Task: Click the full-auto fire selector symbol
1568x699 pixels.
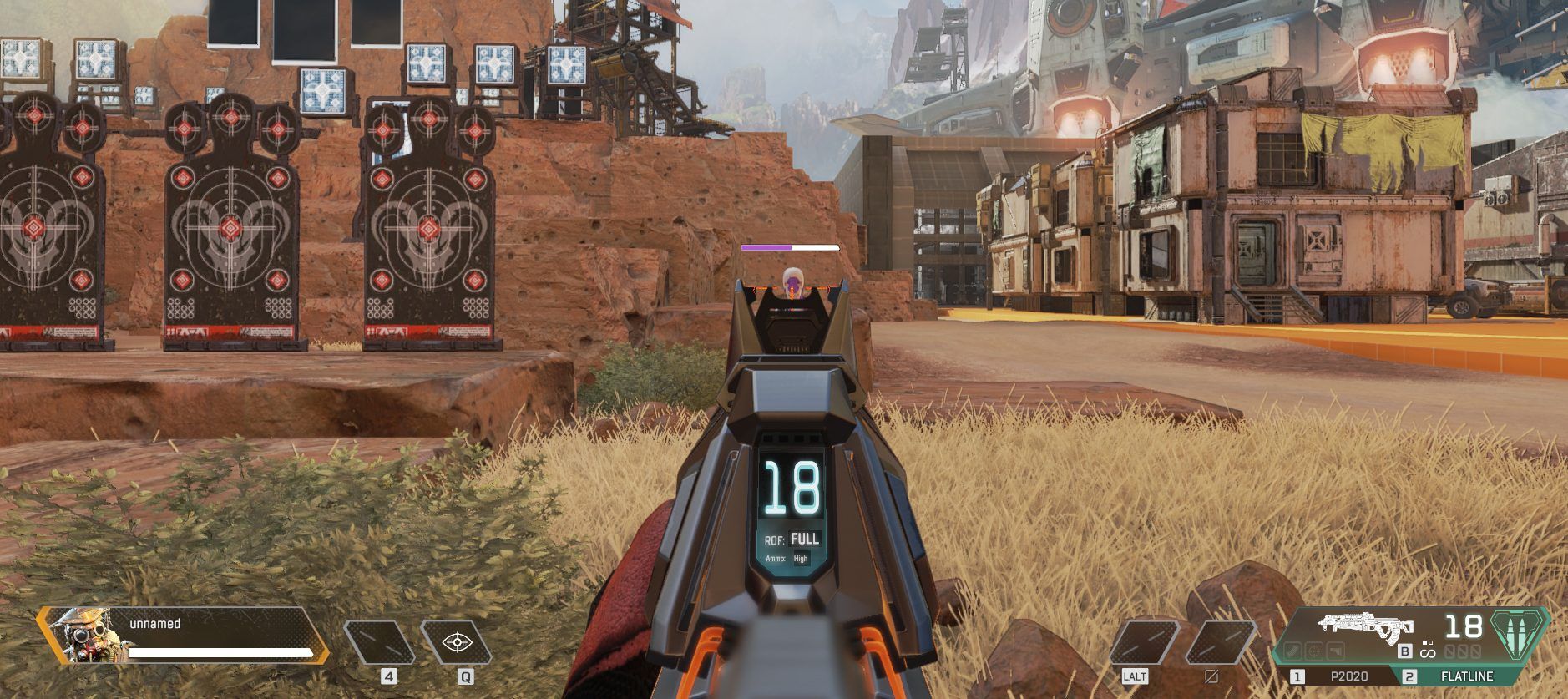Action: pyautogui.click(x=1427, y=653)
